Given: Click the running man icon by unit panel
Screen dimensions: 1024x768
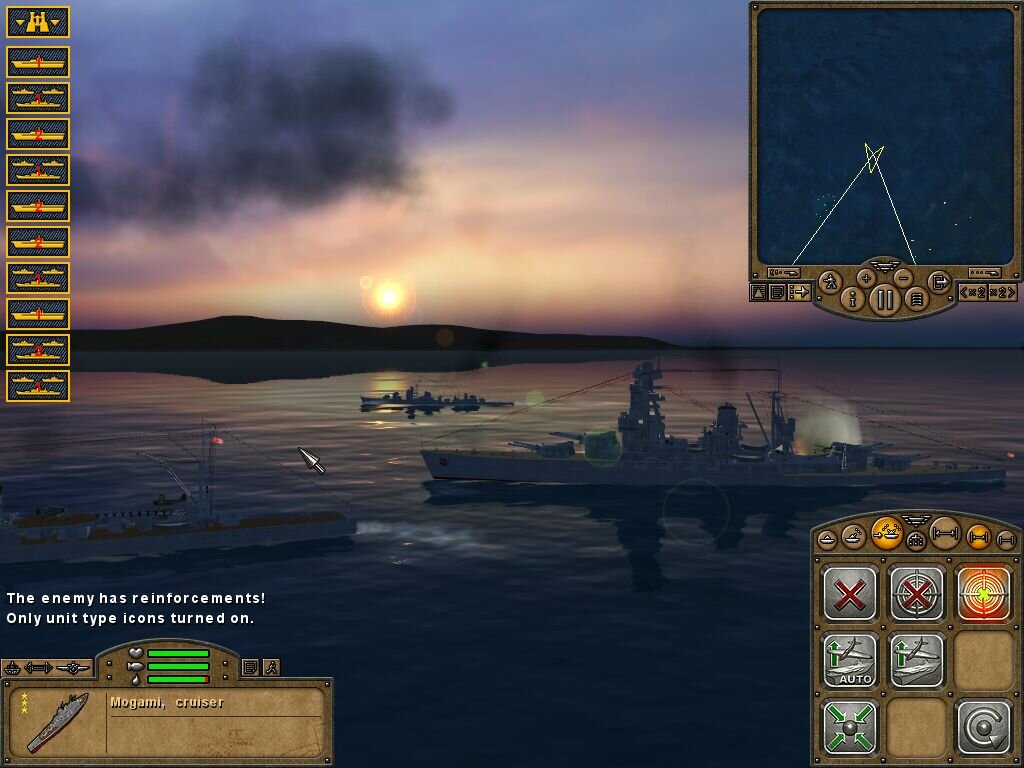Looking at the screenshot, I should (x=271, y=667).
